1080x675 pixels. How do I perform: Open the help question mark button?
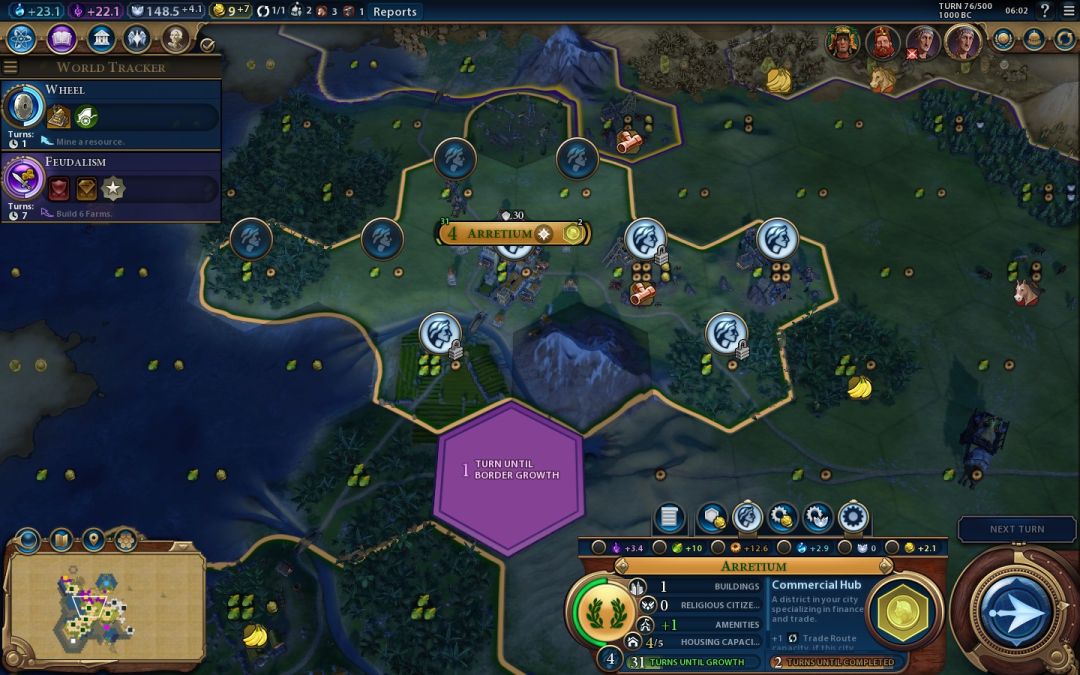1045,11
